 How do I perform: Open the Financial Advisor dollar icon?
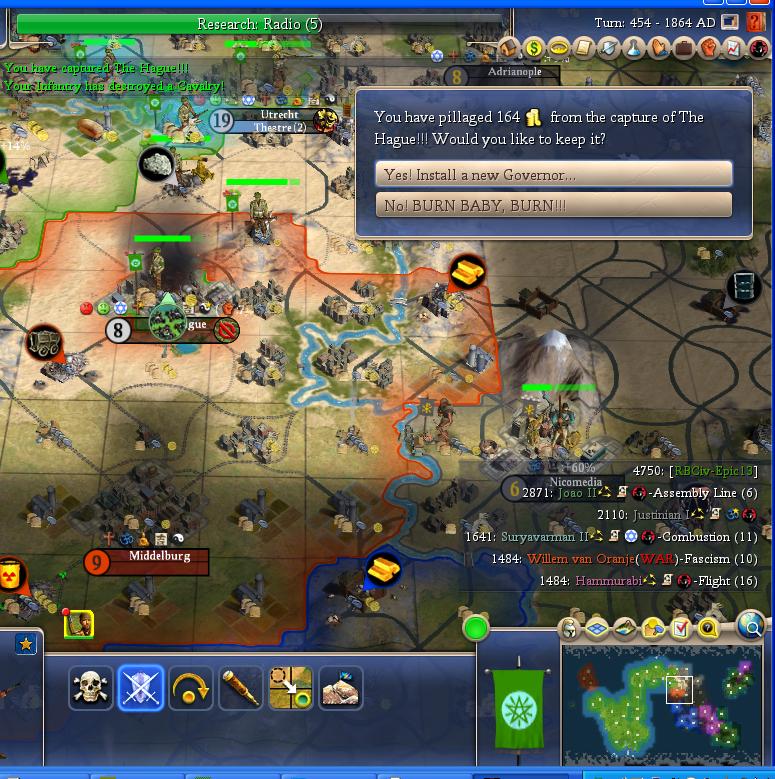point(534,48)
